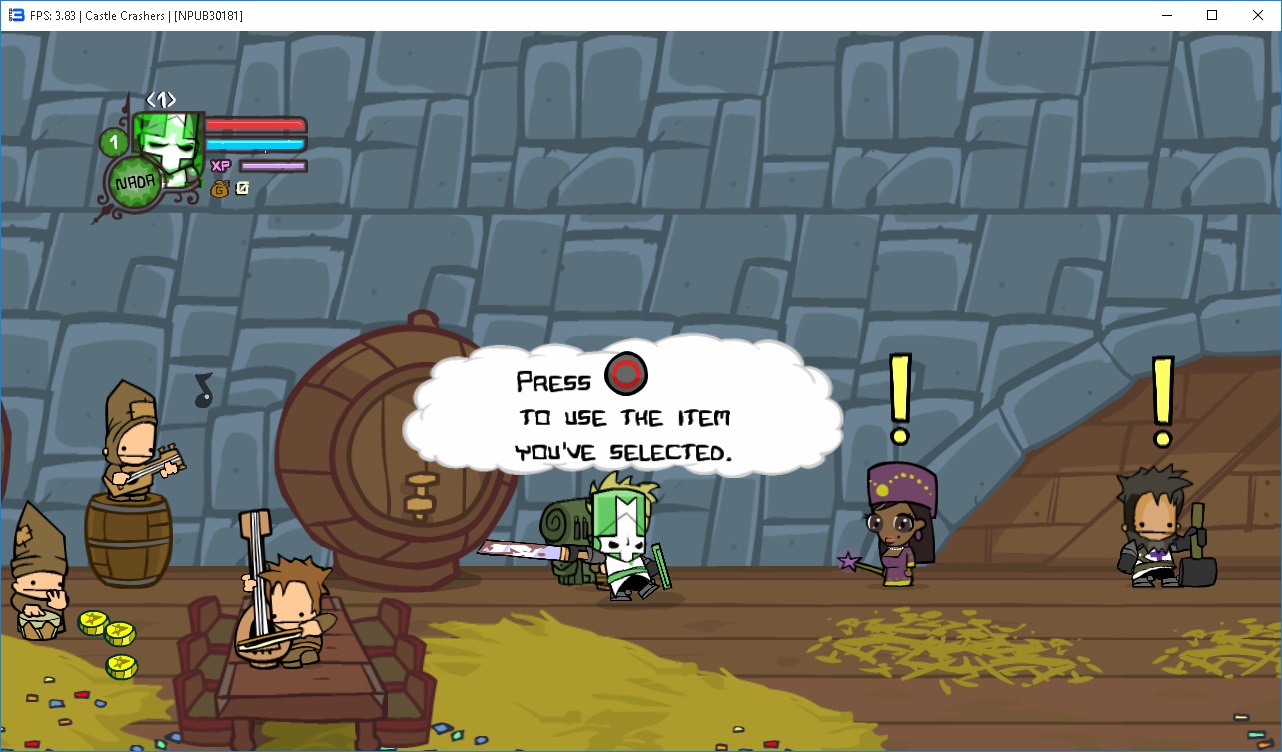The image size is (1282, 752).
Task: Close the Castle Crashers window
Action: coord(1258,15)
